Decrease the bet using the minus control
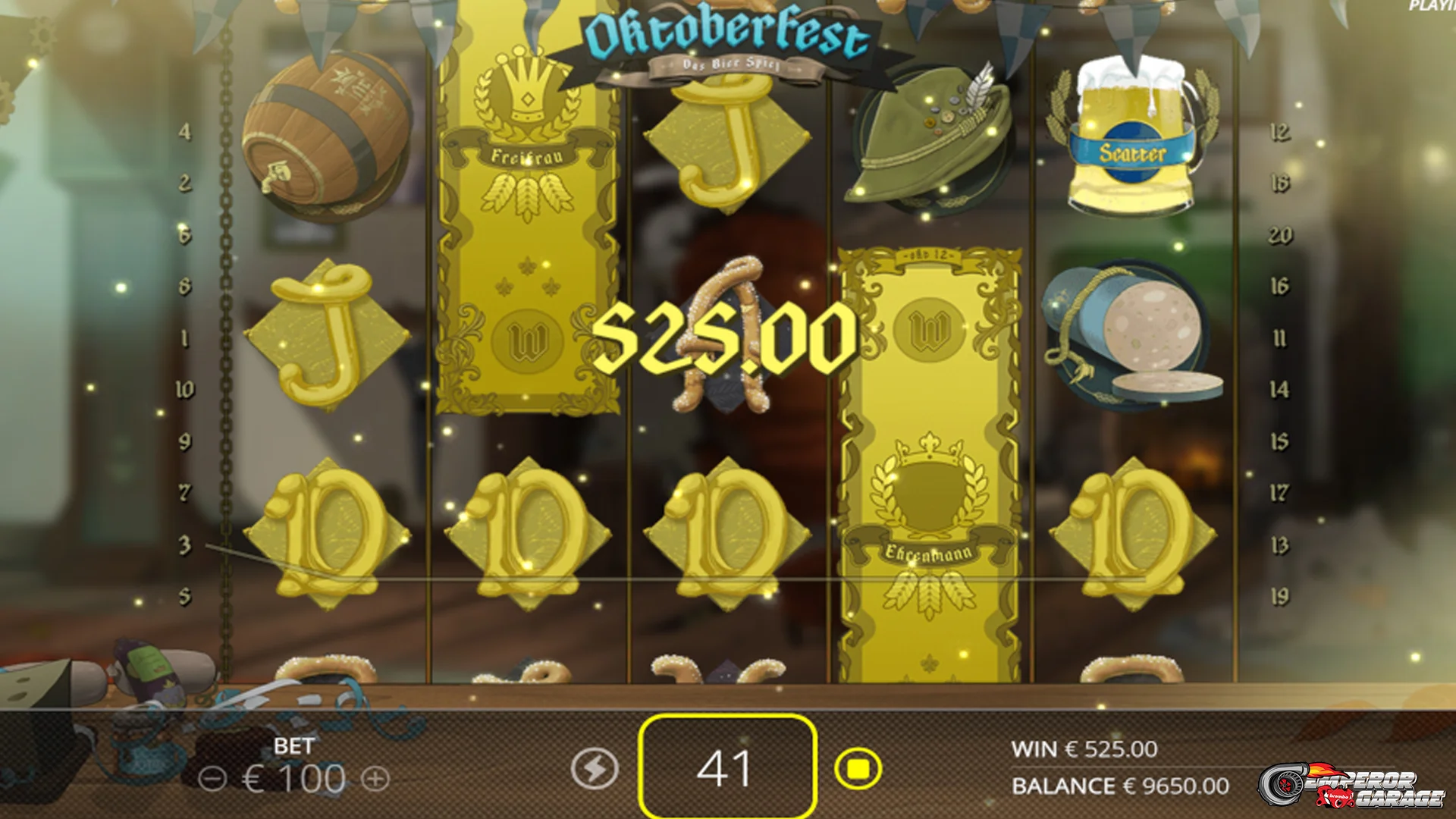This screenshot has width=1456, height=819. pos(214,777)
